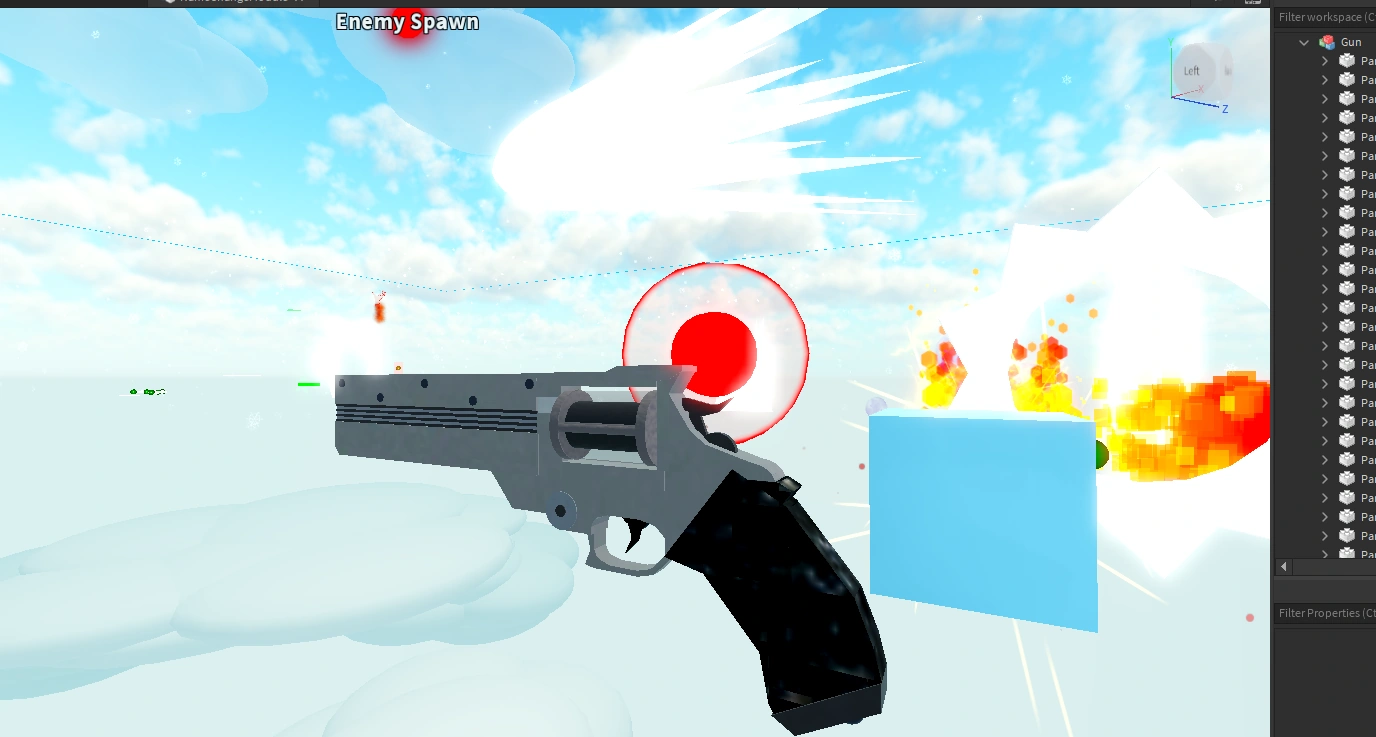Click the left scroll arrow below the Explorer

tap(1283, 566)
